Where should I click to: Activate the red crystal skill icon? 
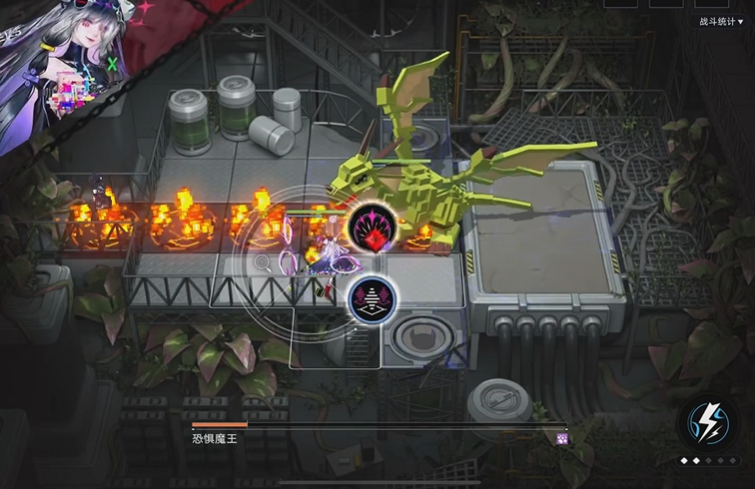coord(372,228)
